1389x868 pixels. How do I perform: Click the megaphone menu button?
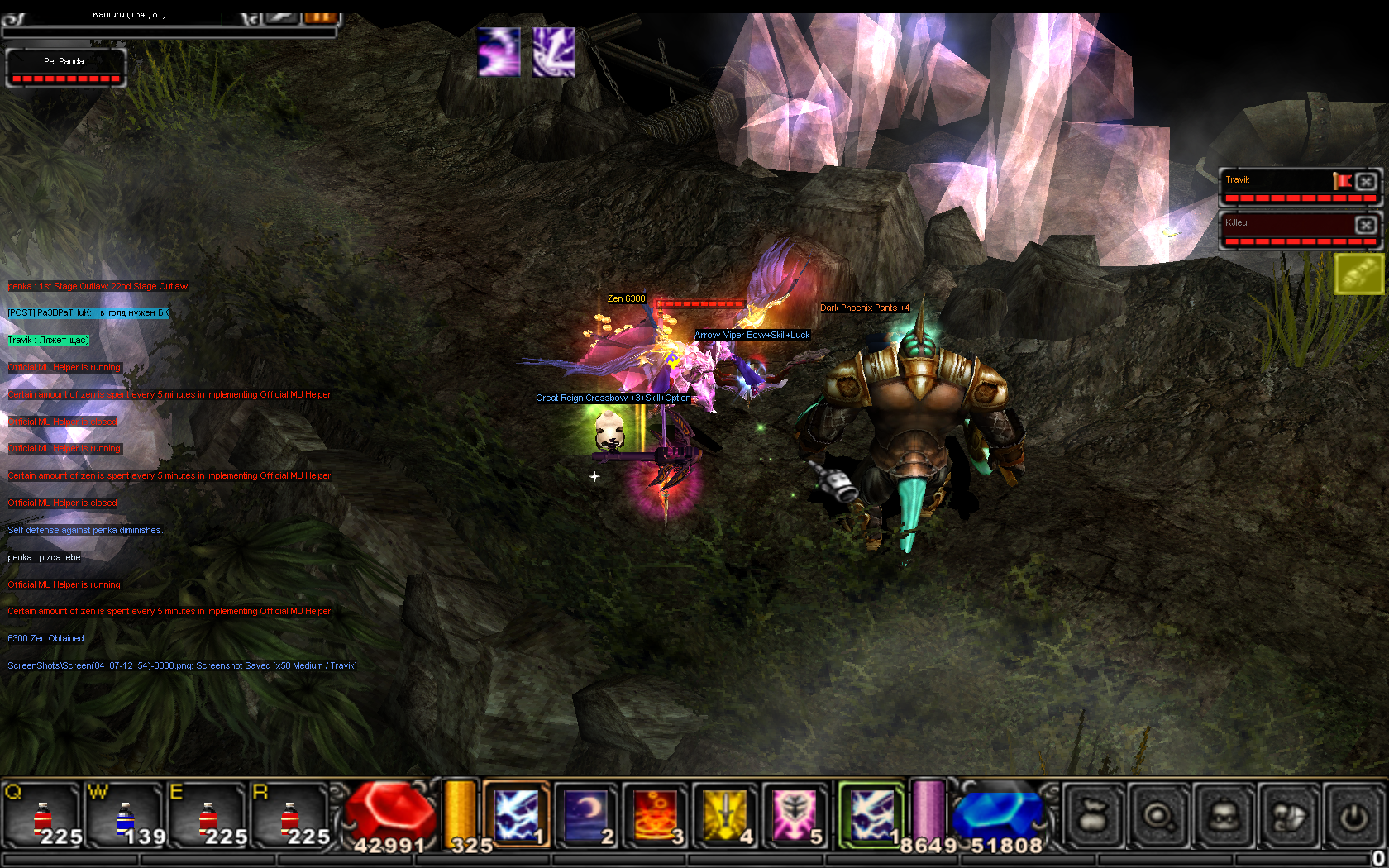tap(1289, 817)
